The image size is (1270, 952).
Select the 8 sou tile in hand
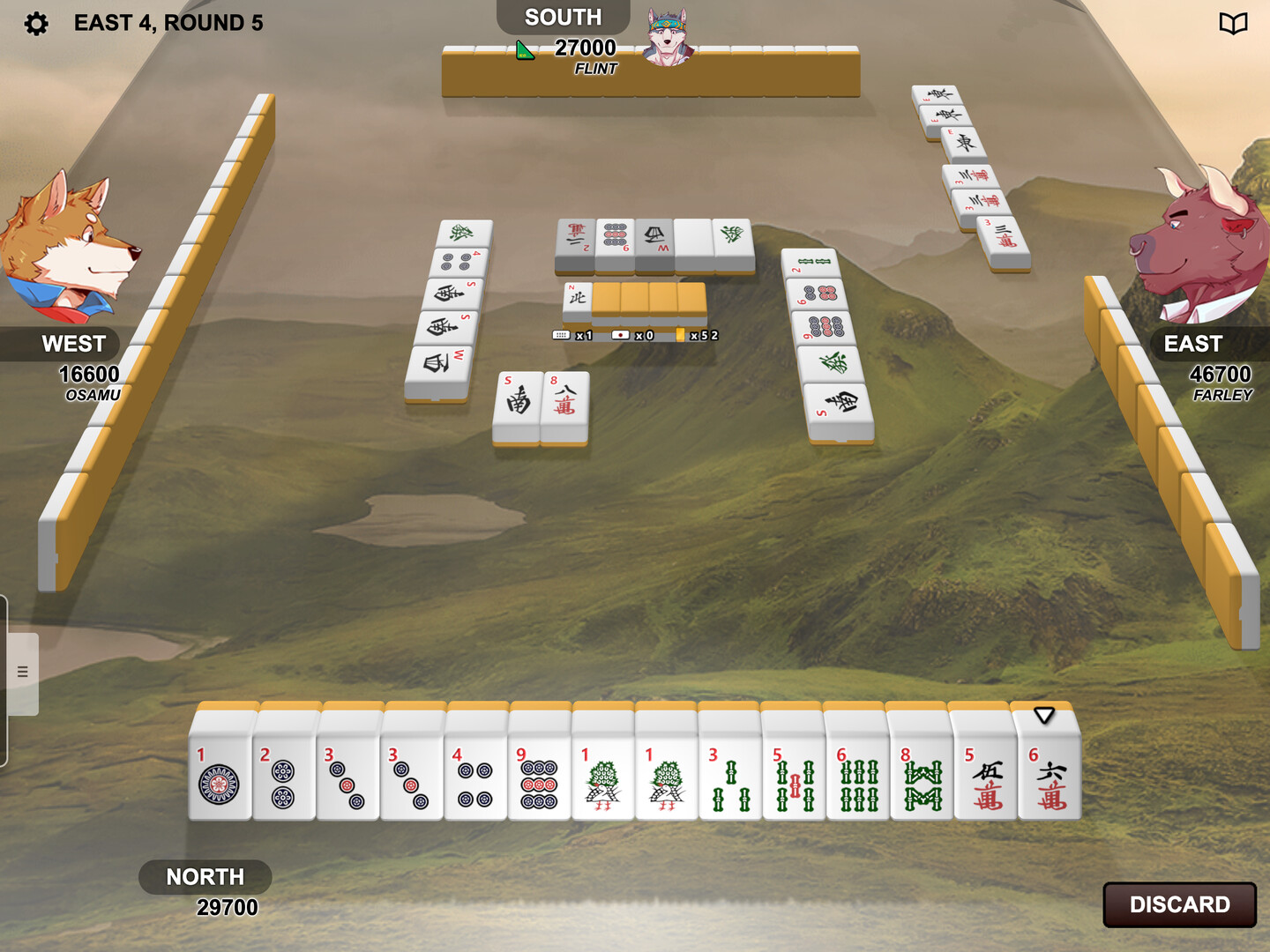coord(921,780)
